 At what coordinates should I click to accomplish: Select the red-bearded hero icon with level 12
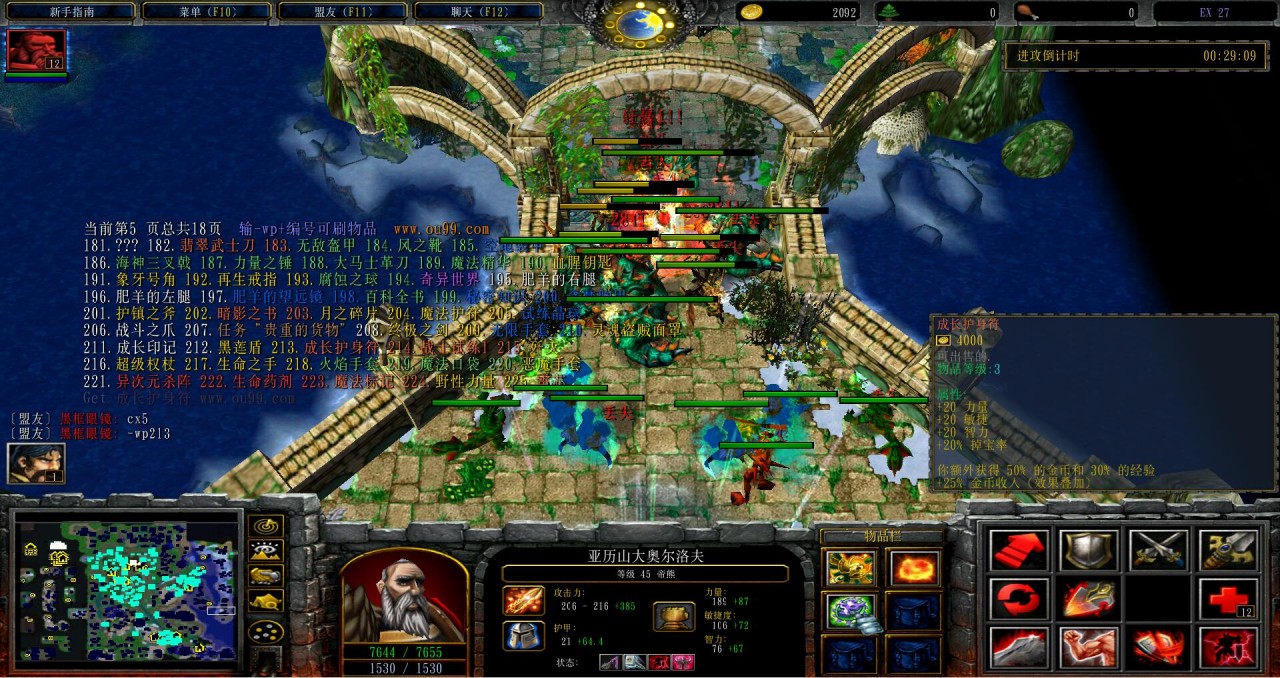coord(37,50)
